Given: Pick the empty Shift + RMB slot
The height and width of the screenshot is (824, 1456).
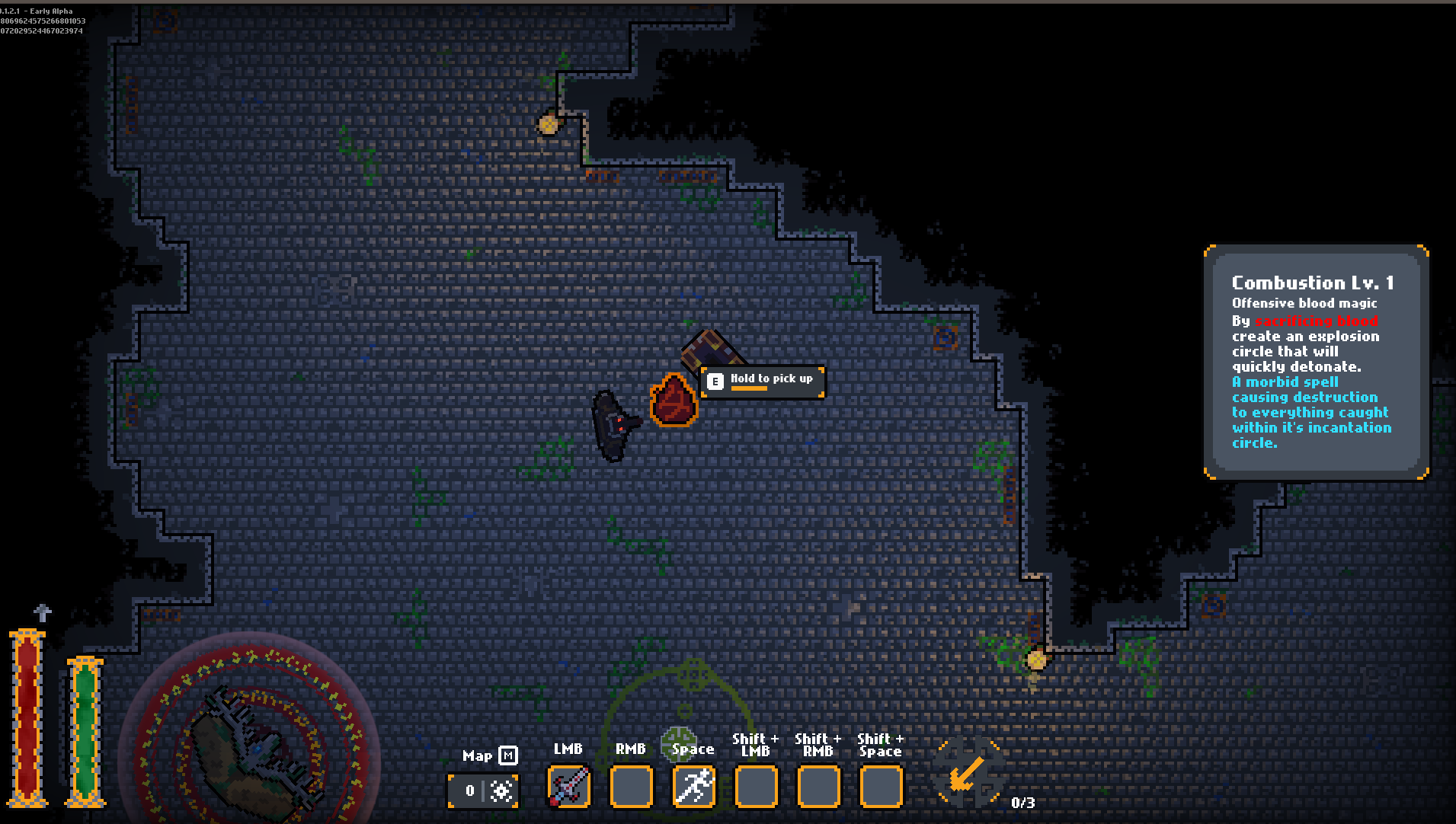Looking at the screenshot, I should tap(818, 786).
